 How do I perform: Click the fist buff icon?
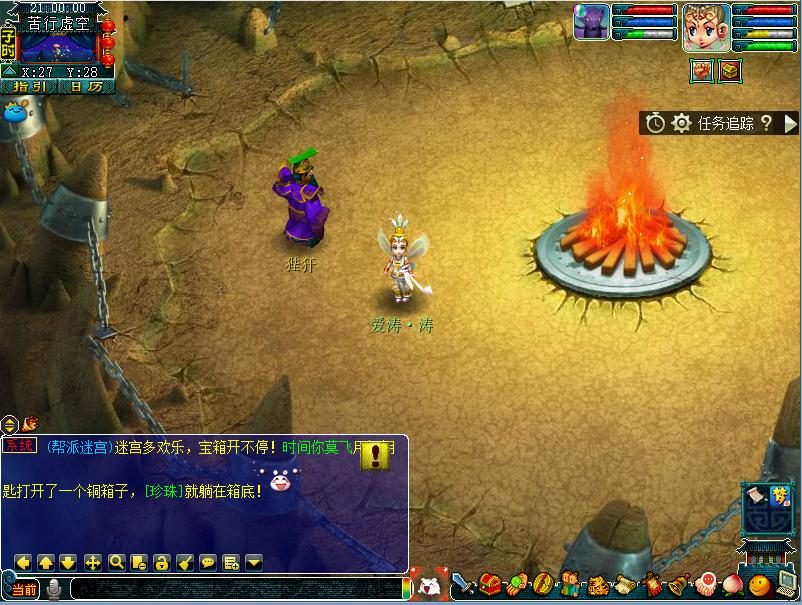tap(703, 70)
